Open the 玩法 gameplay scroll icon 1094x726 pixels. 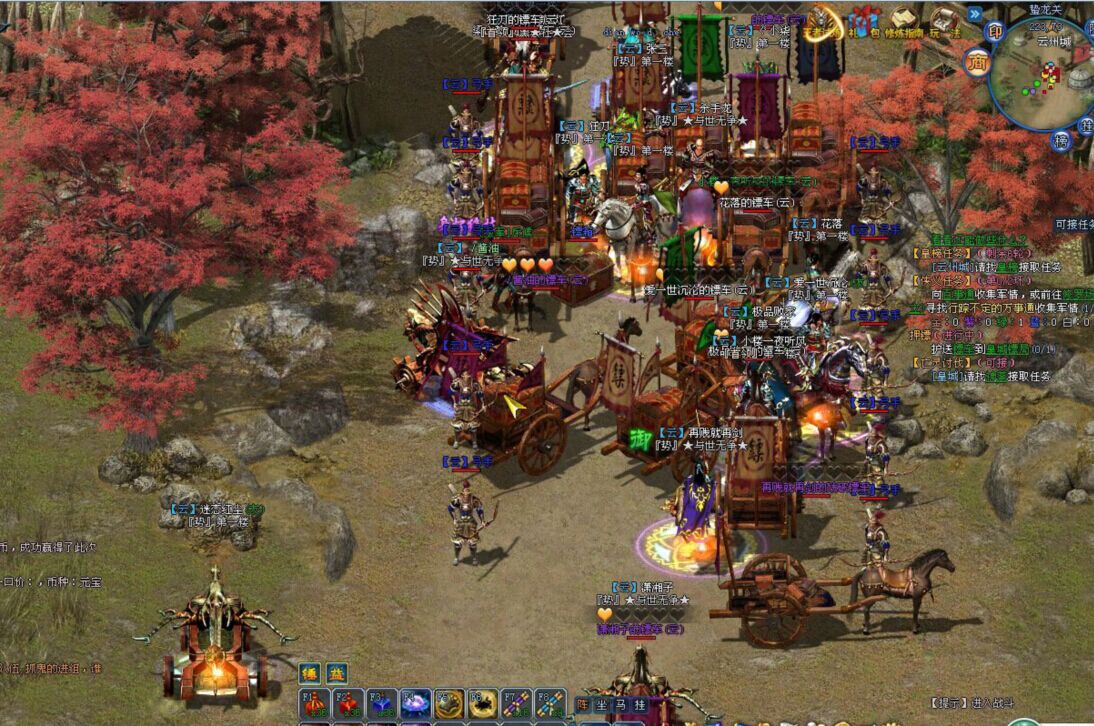(x=944, y=20)
